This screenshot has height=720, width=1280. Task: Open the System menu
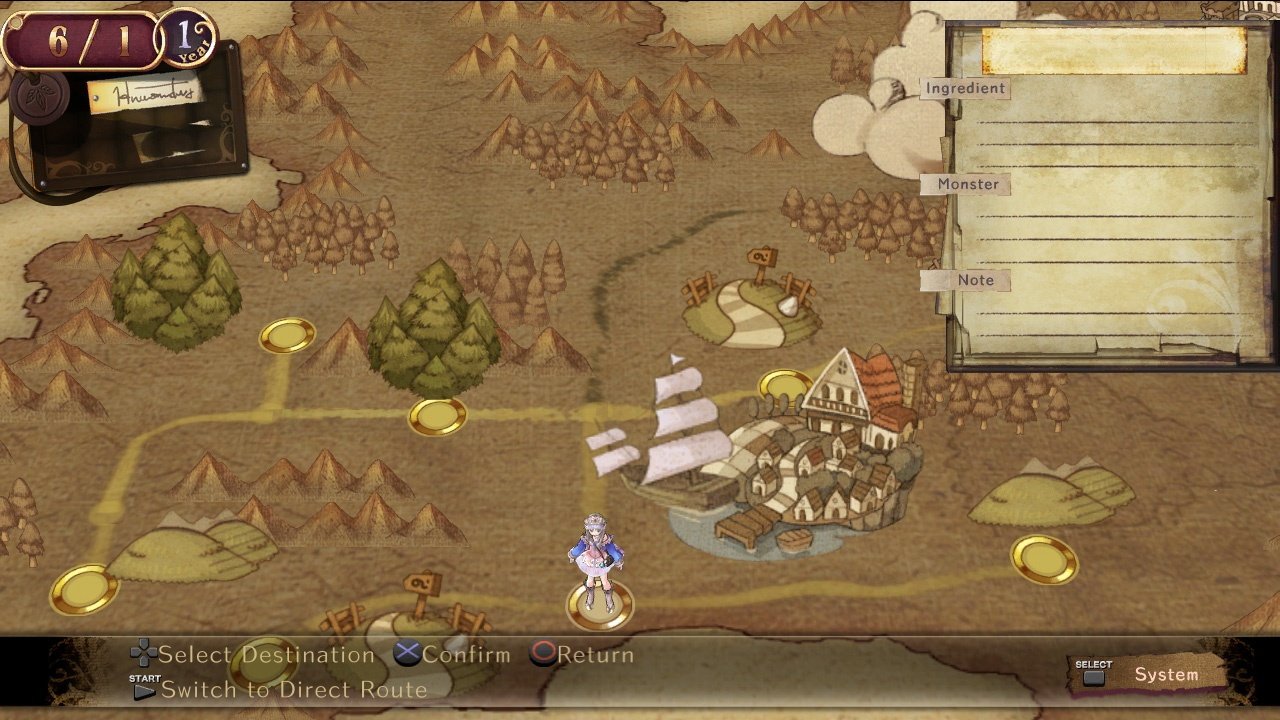[1166, 674]
